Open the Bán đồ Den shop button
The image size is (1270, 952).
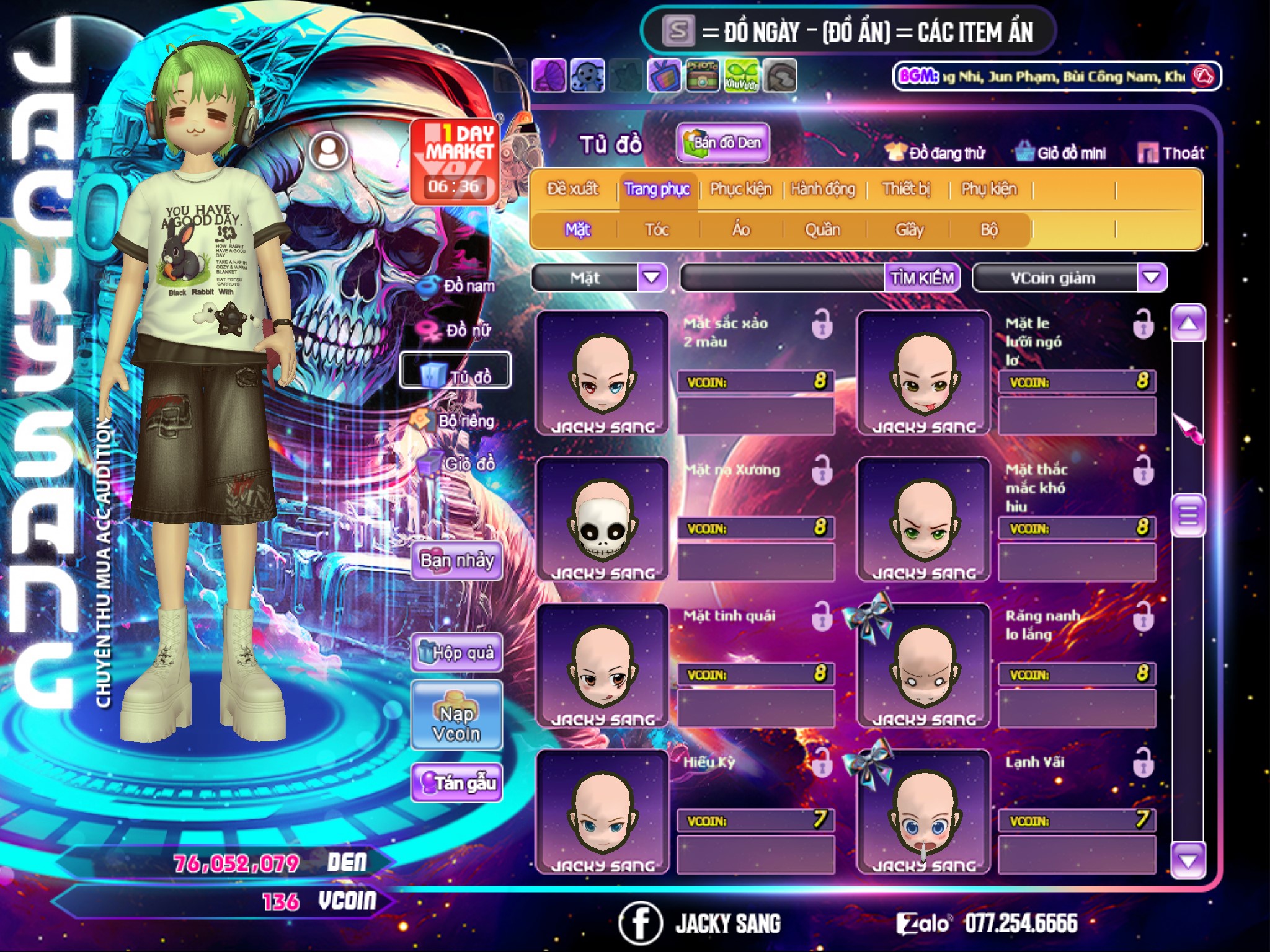pos(722,143)
